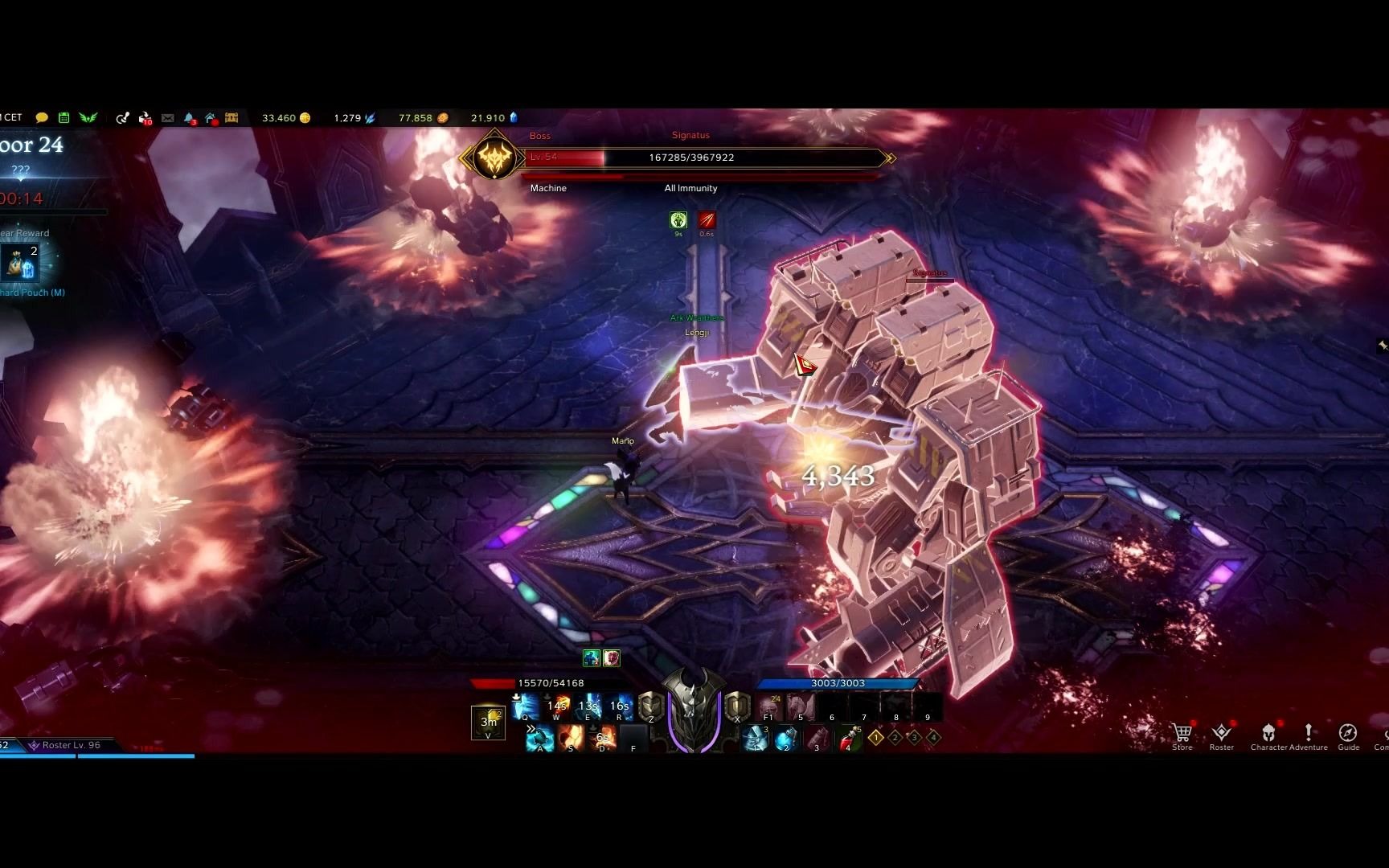Open the mail envelope icon

pyautogui.click(x=167, y=118)
